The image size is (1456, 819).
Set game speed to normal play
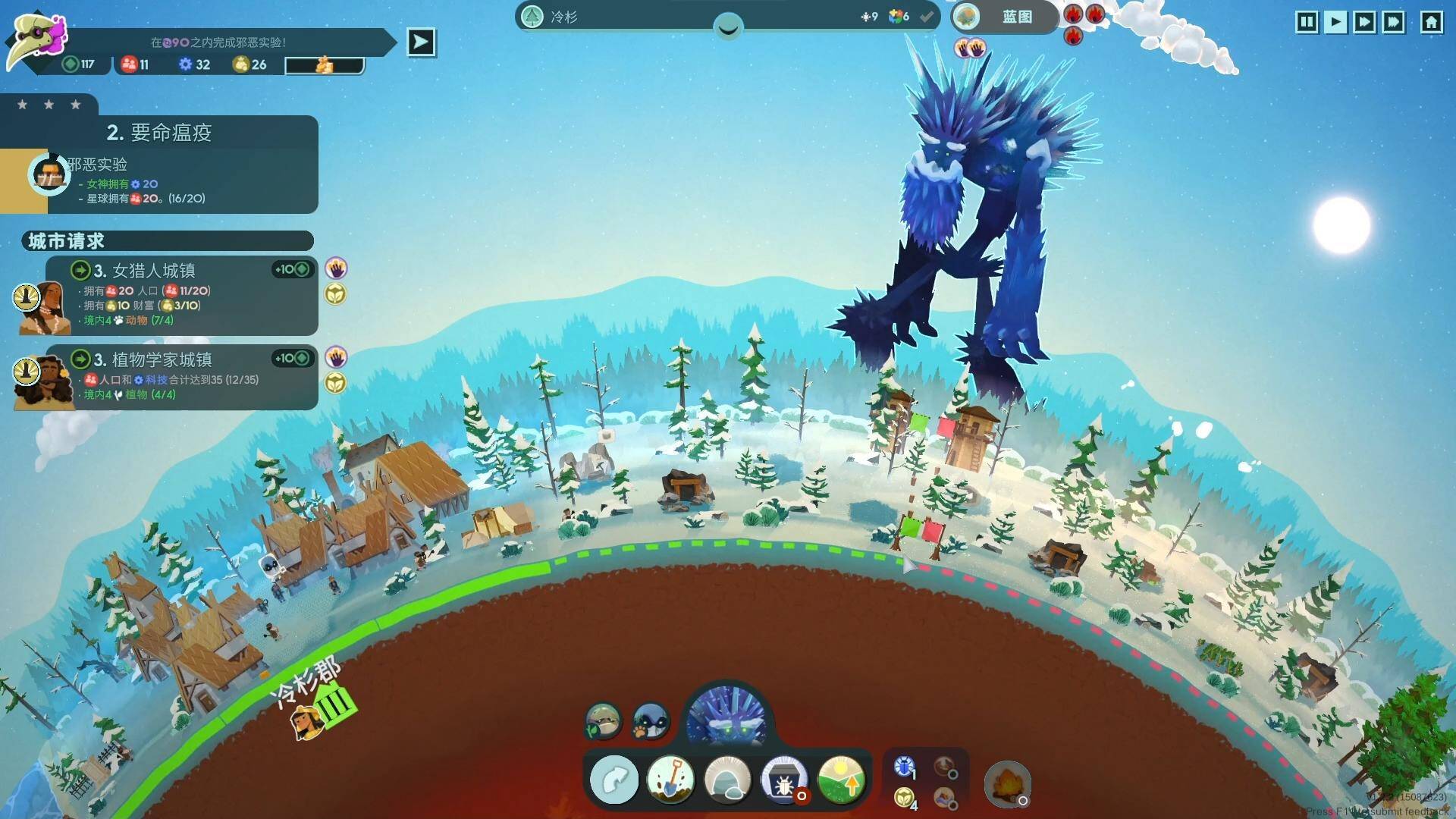click(1335, 22)
